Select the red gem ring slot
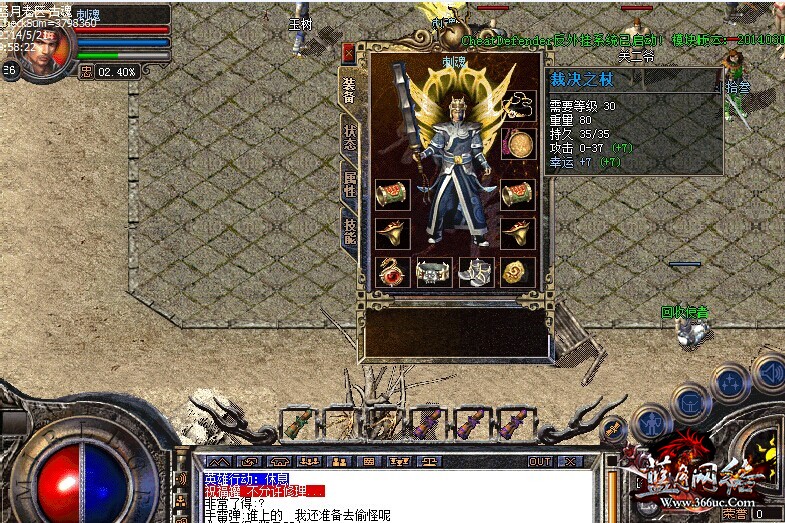 tap(391, 271)
